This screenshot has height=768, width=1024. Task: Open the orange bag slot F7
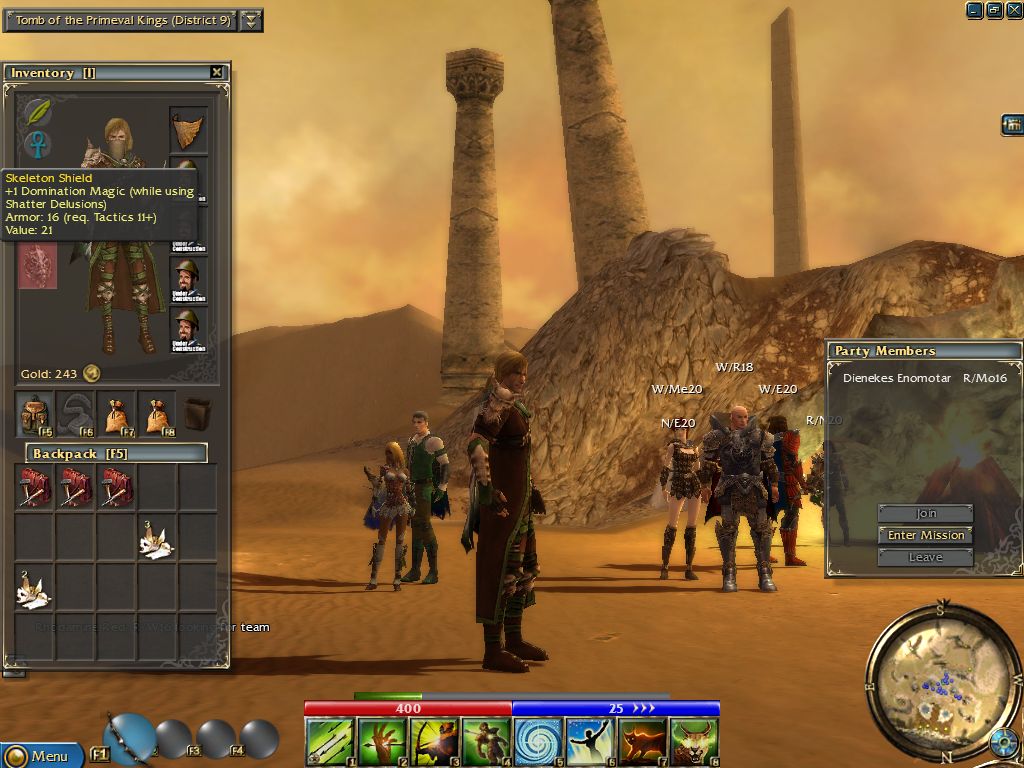[x=118, y=414]
